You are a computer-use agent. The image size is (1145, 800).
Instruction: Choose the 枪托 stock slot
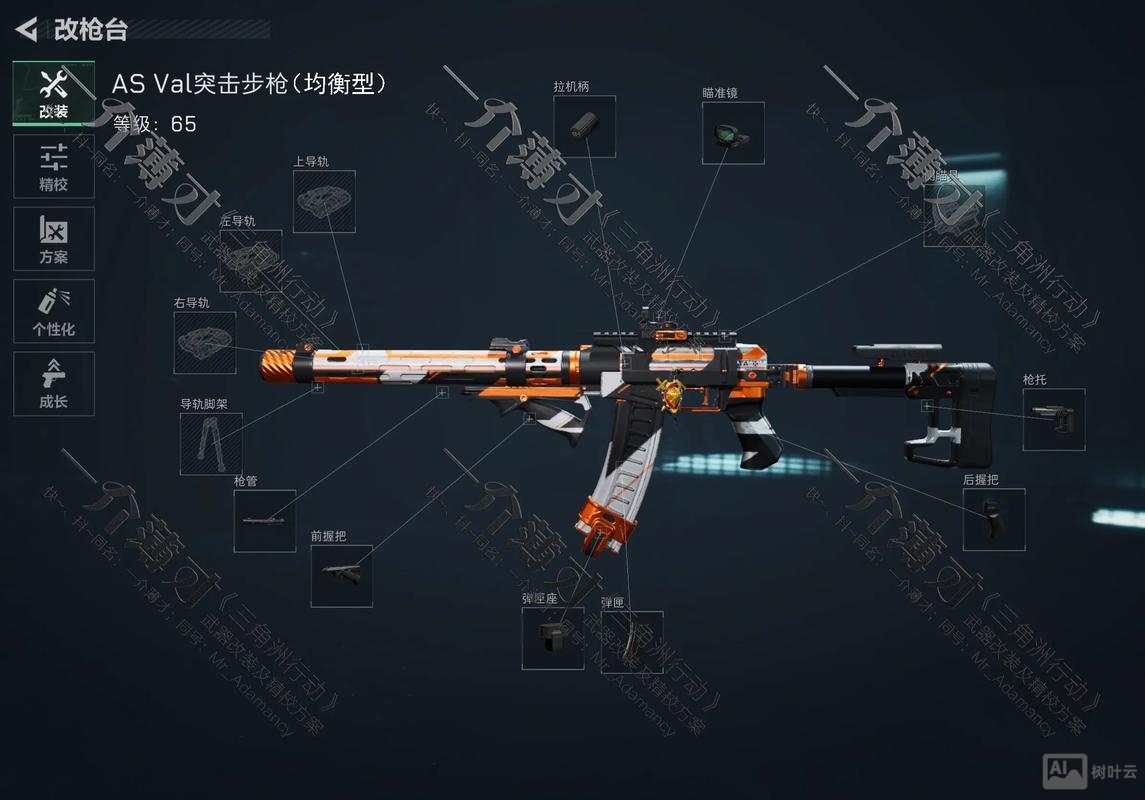click(x=1054, y=419)
